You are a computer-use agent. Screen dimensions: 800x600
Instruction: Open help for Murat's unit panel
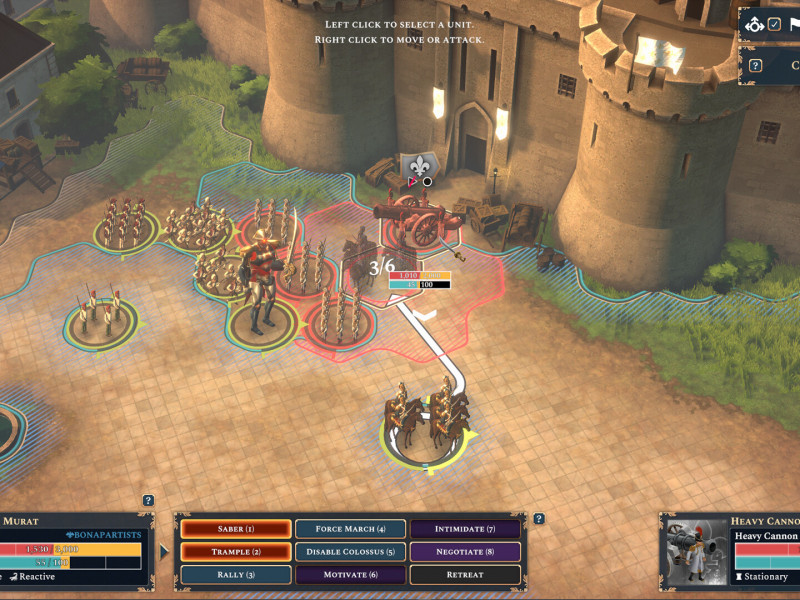148,500
